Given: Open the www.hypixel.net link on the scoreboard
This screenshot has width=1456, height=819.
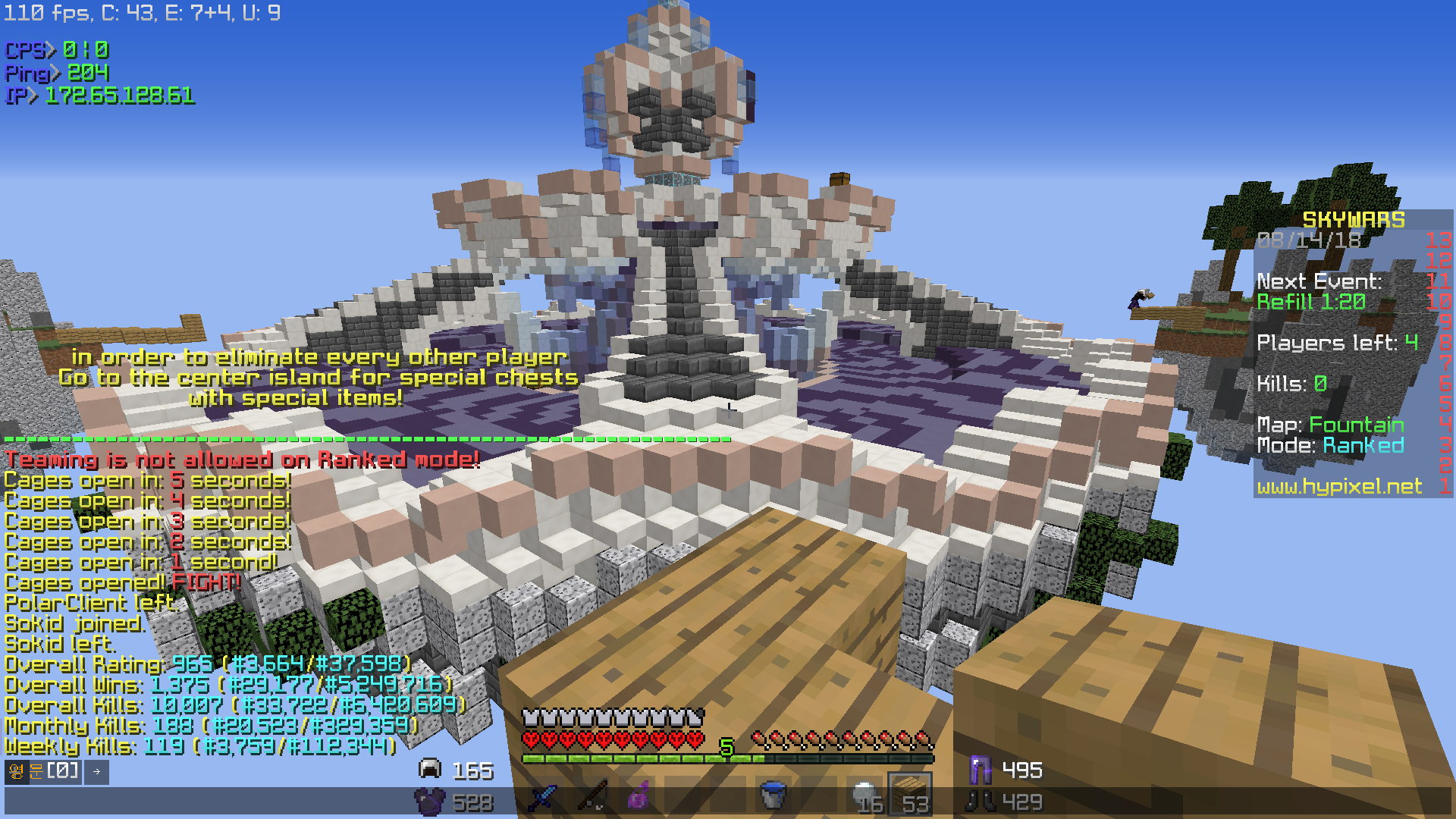Looking at the screenshot, I should tap(1339, 486).
